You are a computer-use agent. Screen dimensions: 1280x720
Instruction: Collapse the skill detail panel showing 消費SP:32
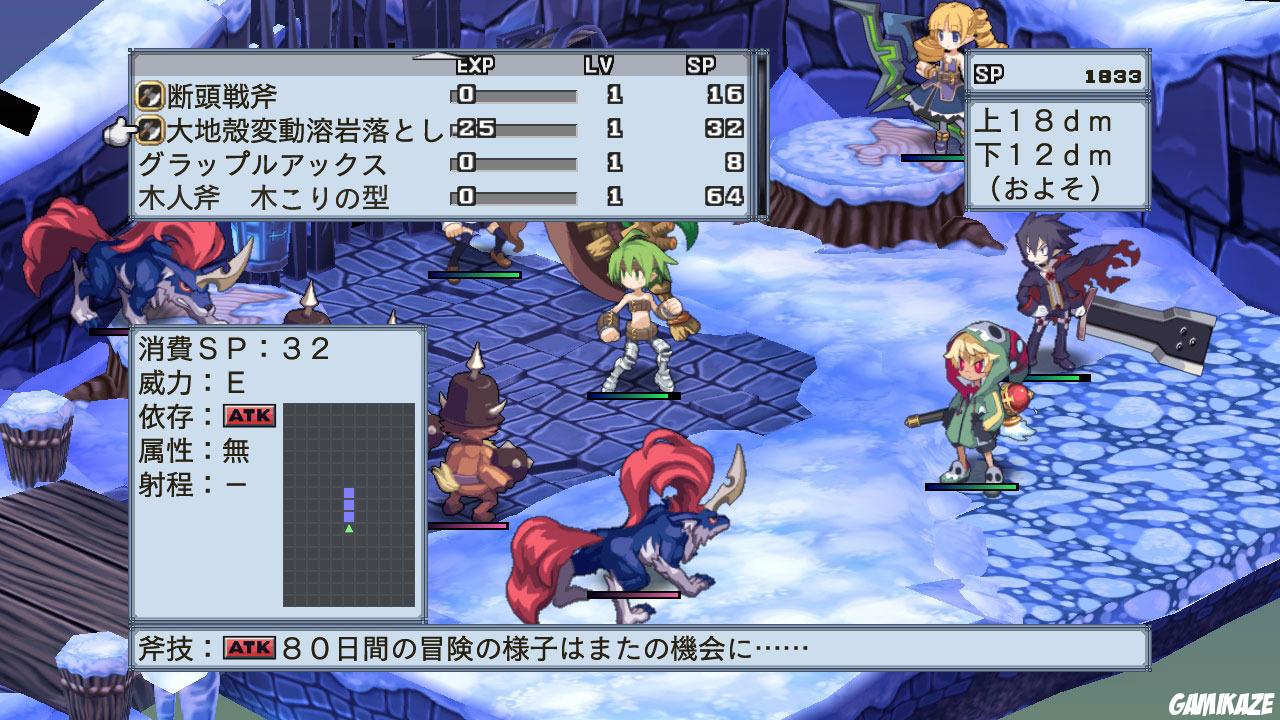pyautogui.click(x=230, y=348)
